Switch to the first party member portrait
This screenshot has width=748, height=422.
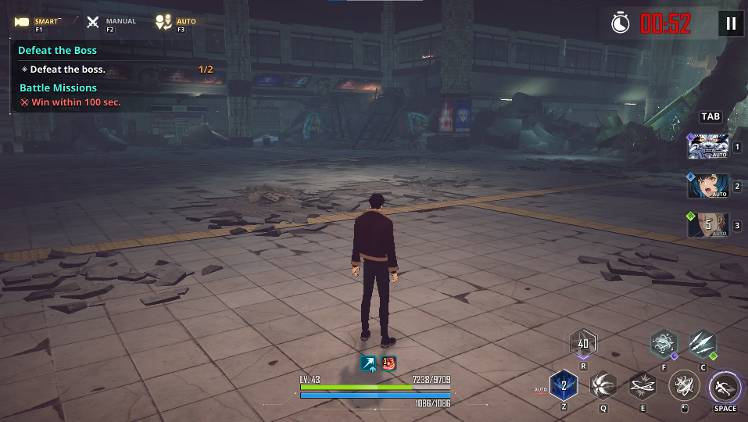click(x=708, y=147)
